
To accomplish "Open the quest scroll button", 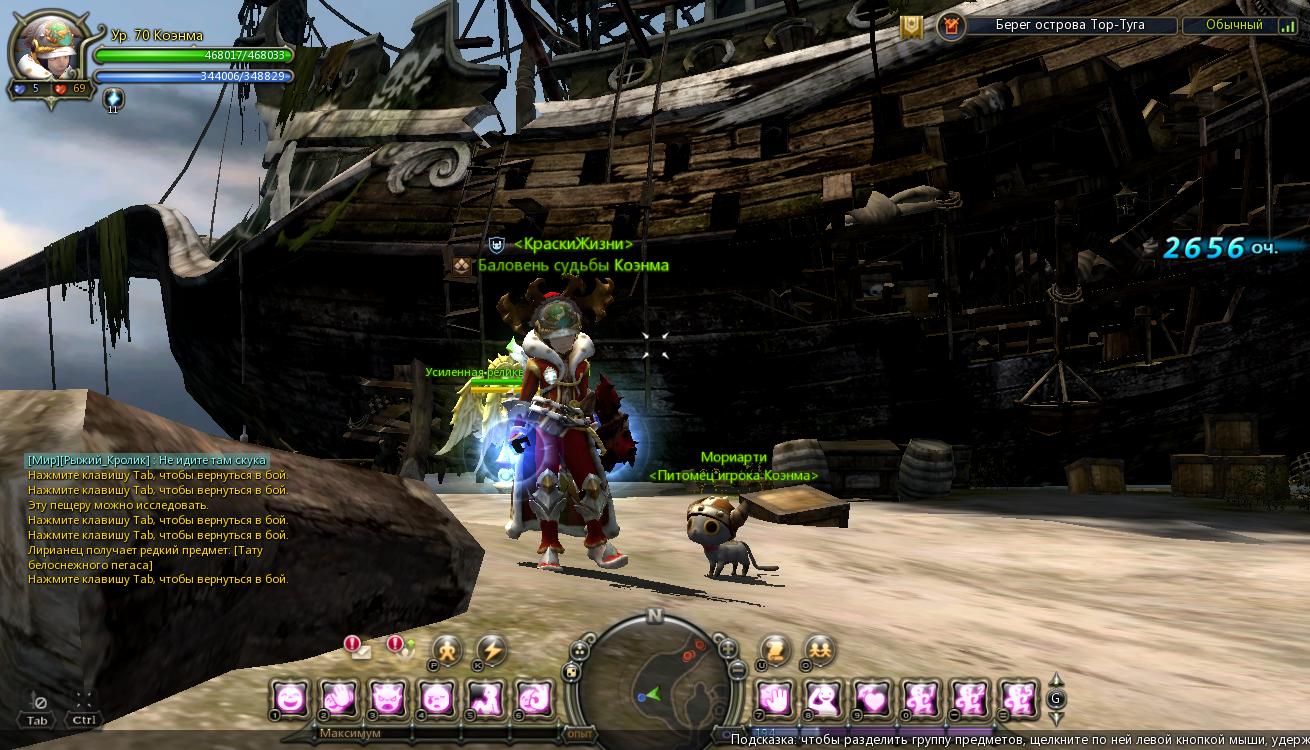I will 775,650.
